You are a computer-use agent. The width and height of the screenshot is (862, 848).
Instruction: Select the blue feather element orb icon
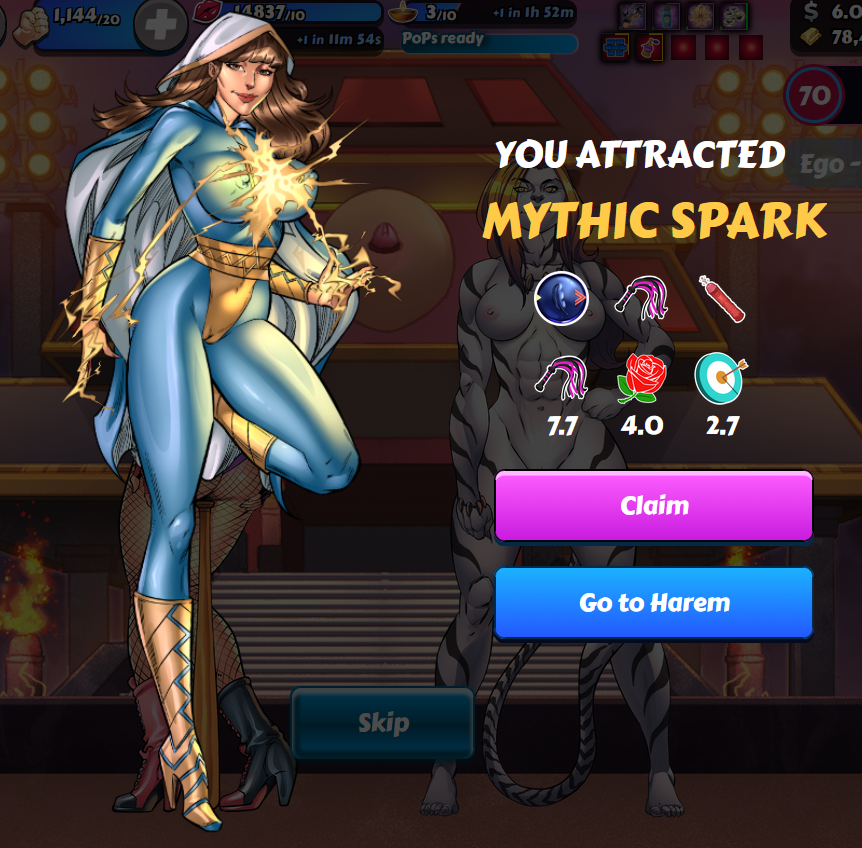click(560, 299)
